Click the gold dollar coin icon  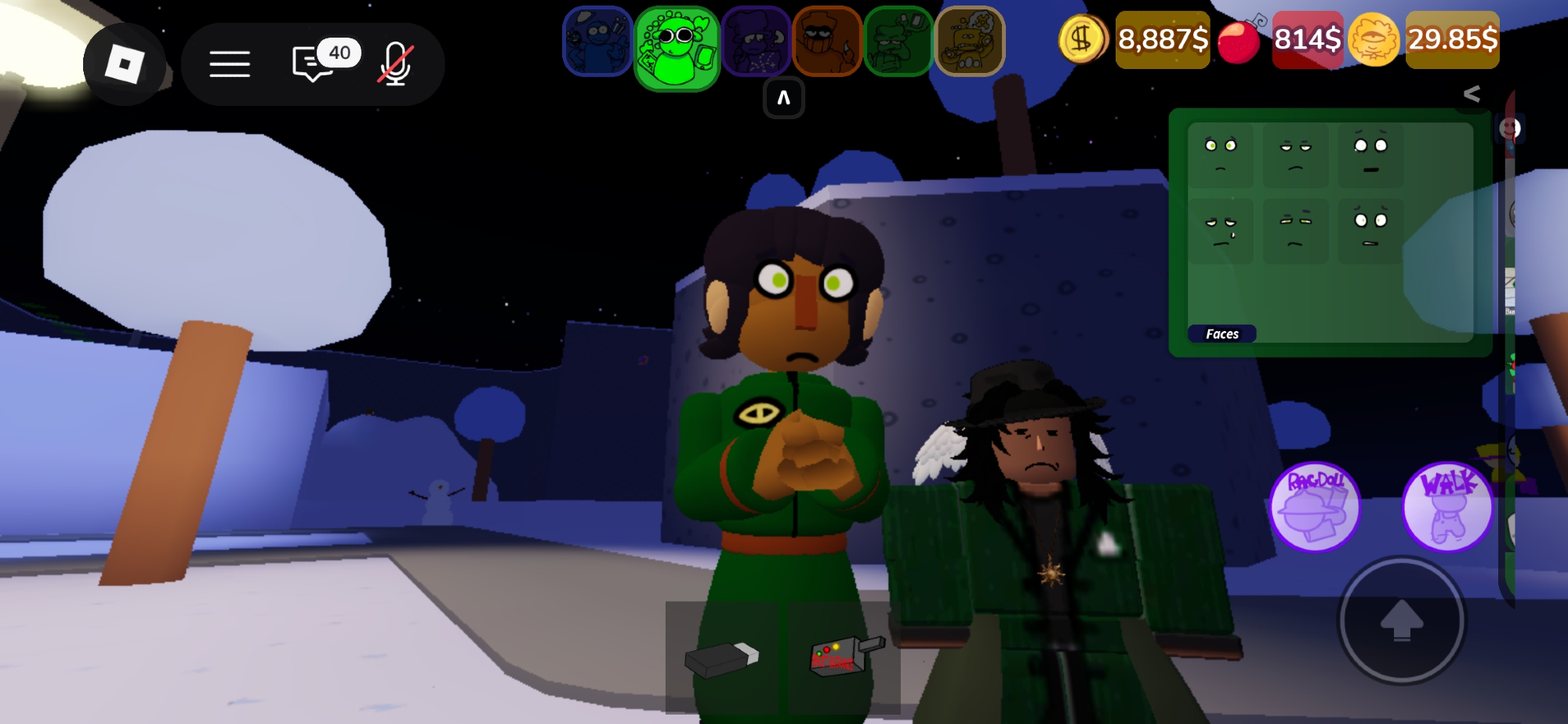pyautogui.click(x=1083, y=39)
